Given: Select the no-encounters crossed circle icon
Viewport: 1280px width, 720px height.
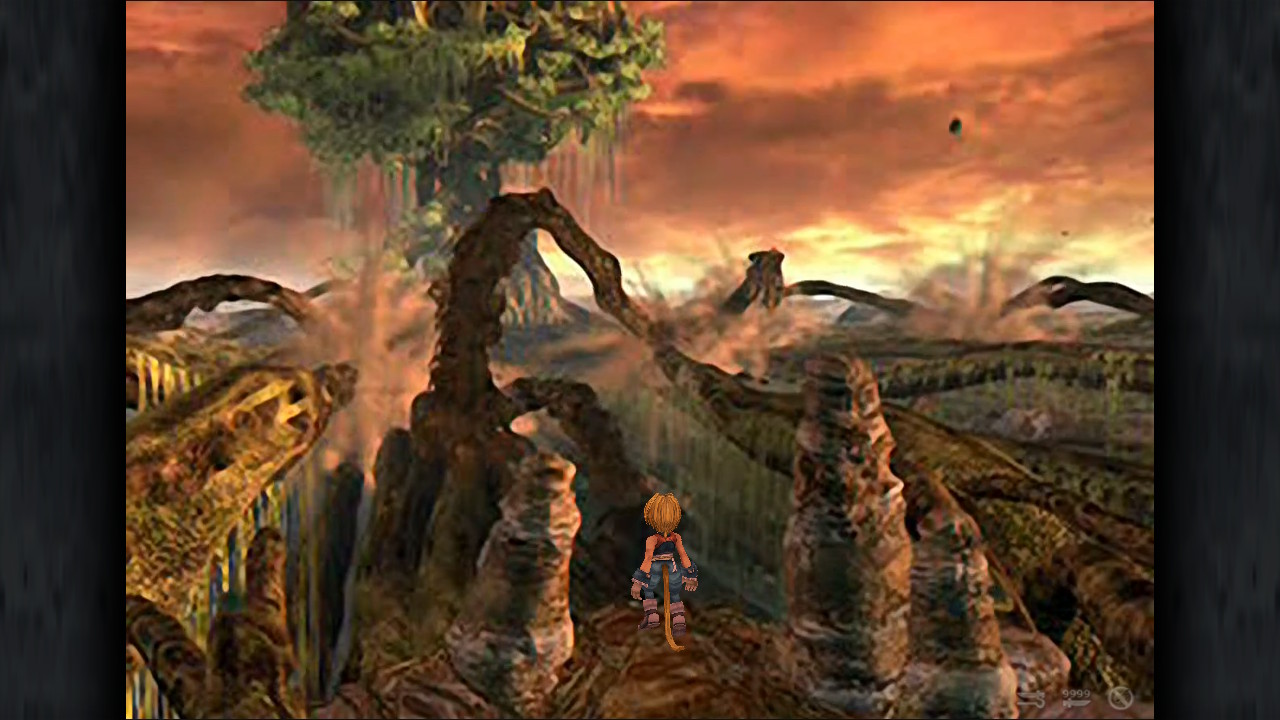Looking at the screenshot, I should pyautogui.click(x=1120, y=698).
